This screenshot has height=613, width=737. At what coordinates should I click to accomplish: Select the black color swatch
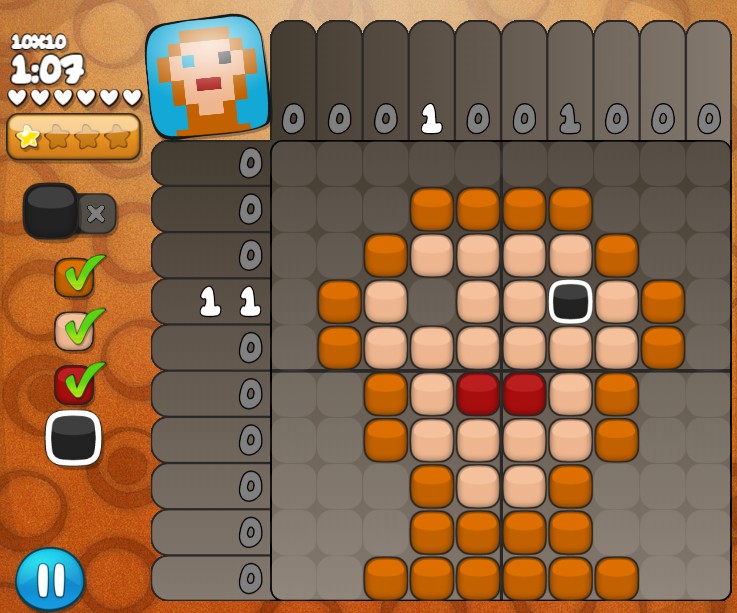click(73, 438)
